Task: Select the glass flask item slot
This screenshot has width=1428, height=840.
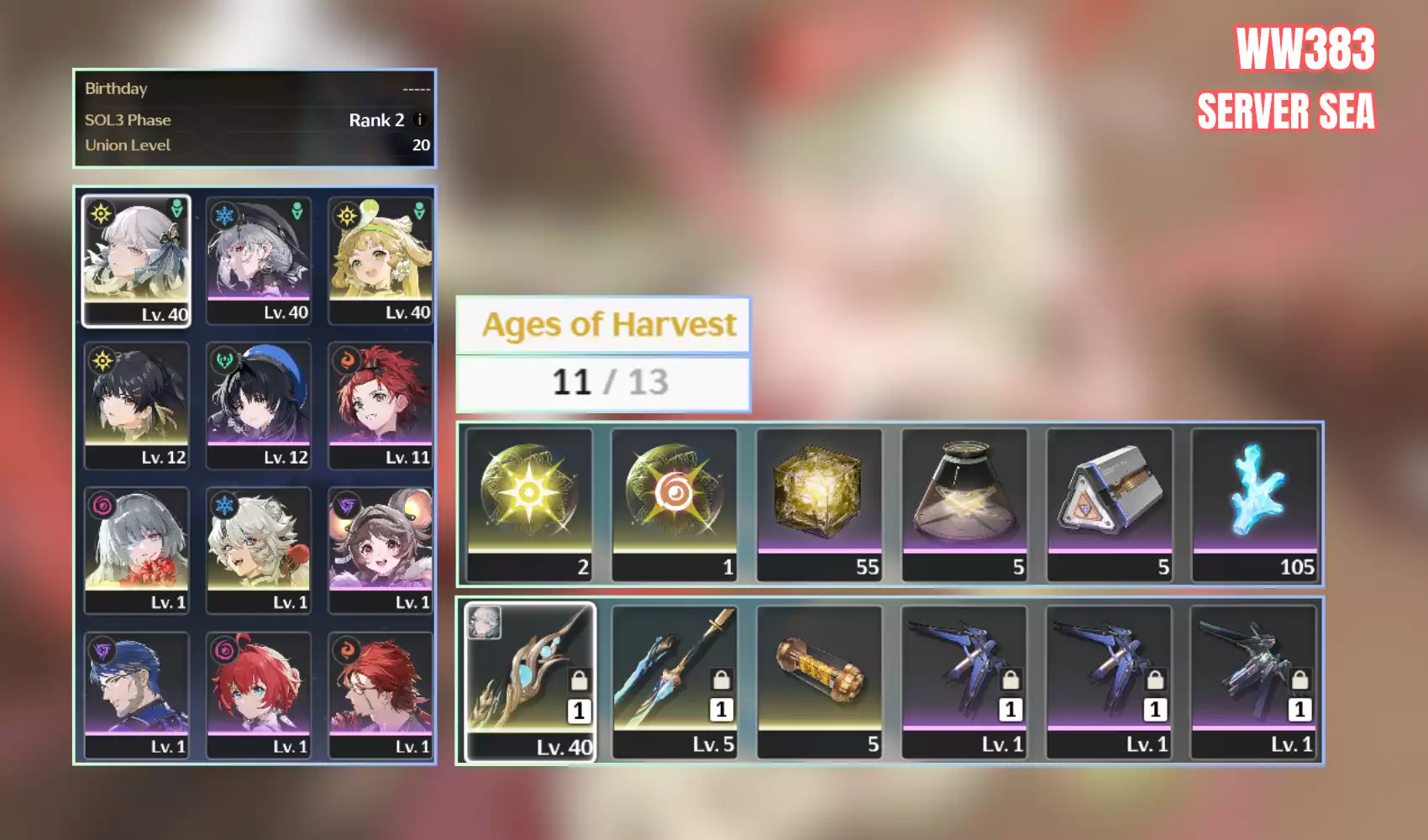Action: (x=964, y=504)
